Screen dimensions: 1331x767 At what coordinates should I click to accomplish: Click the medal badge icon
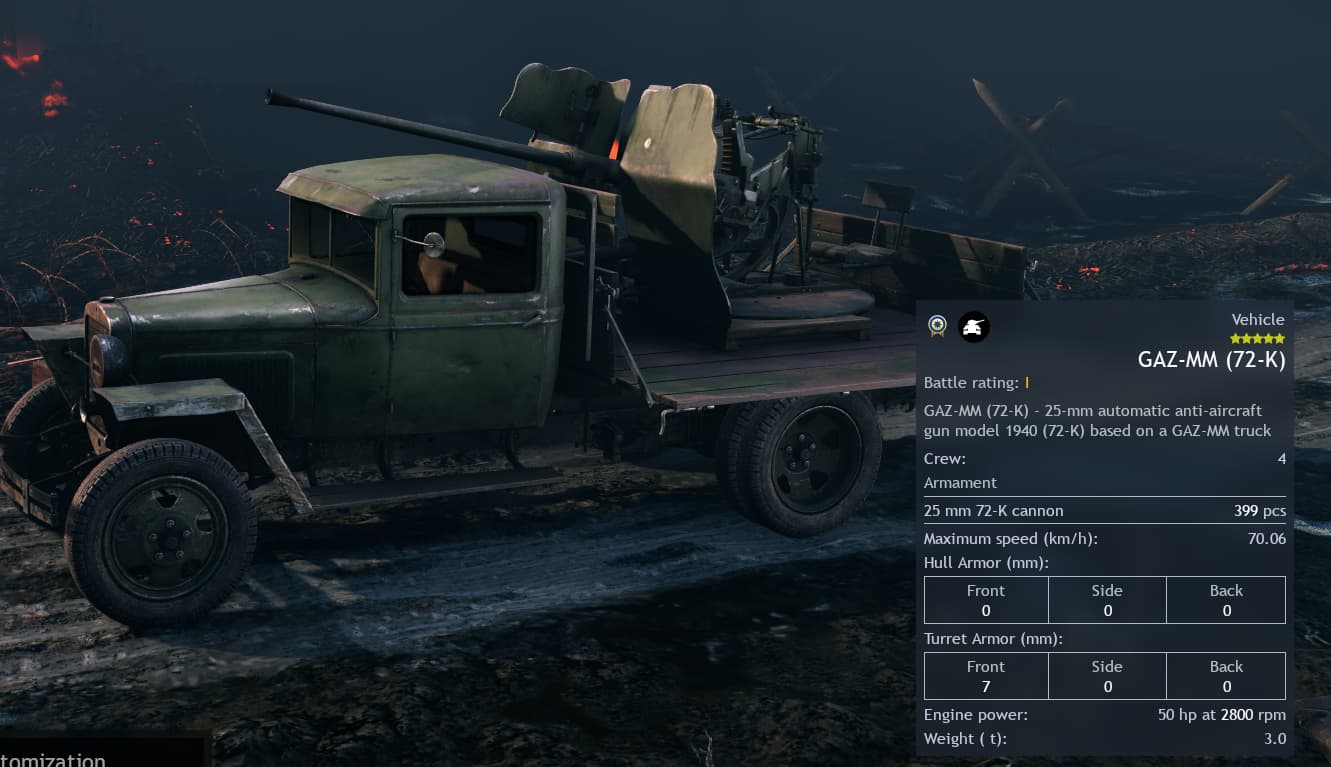937,326
